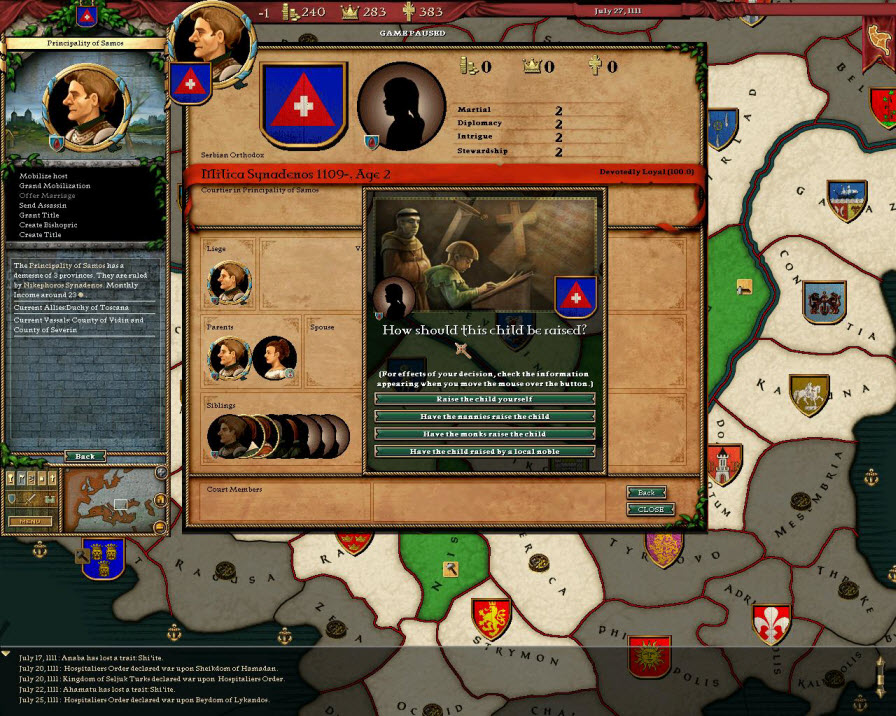This screenshot has height=716, width=896.
Task: Open the Grant Title action
Action: (42, 215)
